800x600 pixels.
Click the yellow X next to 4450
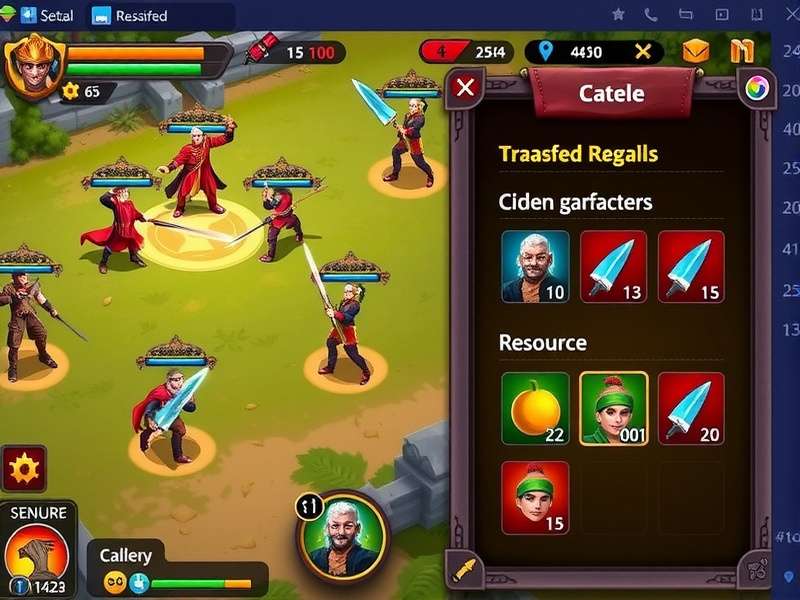(x=643, y=52)
